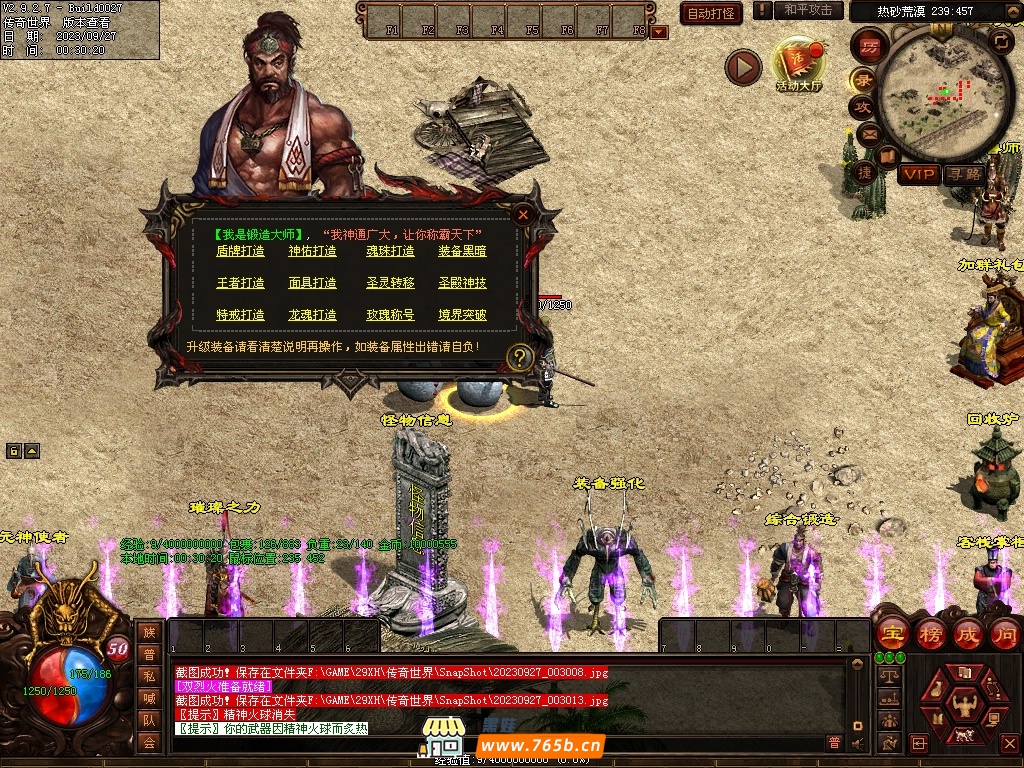Viewport: 1024px width, 768px height.
Task: Open 魂珠打造 soul bead forging
Action: click(x=390, y=252)
